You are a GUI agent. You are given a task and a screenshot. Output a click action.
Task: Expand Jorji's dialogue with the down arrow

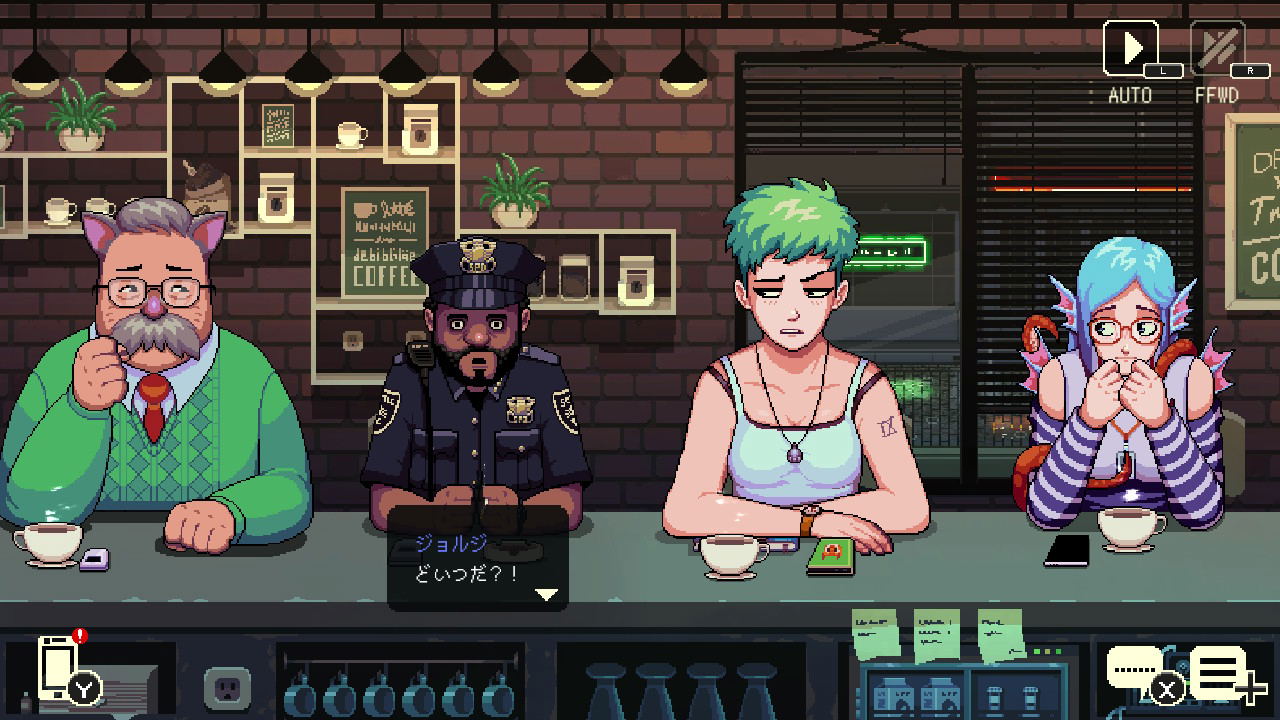pyautogui.click(x=545, y=595)
